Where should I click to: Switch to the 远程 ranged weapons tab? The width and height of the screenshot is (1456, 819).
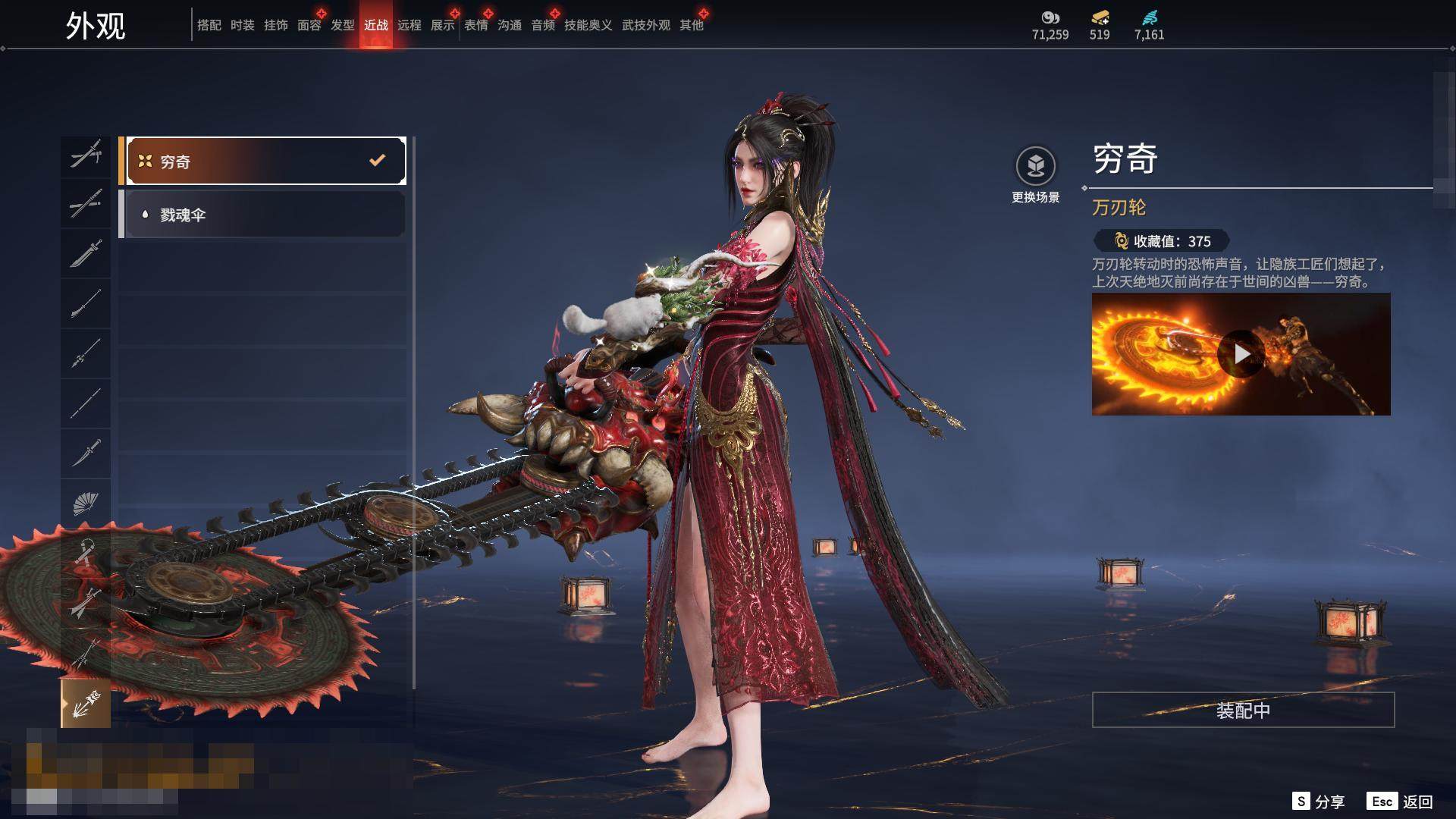(x=409, y=25)
